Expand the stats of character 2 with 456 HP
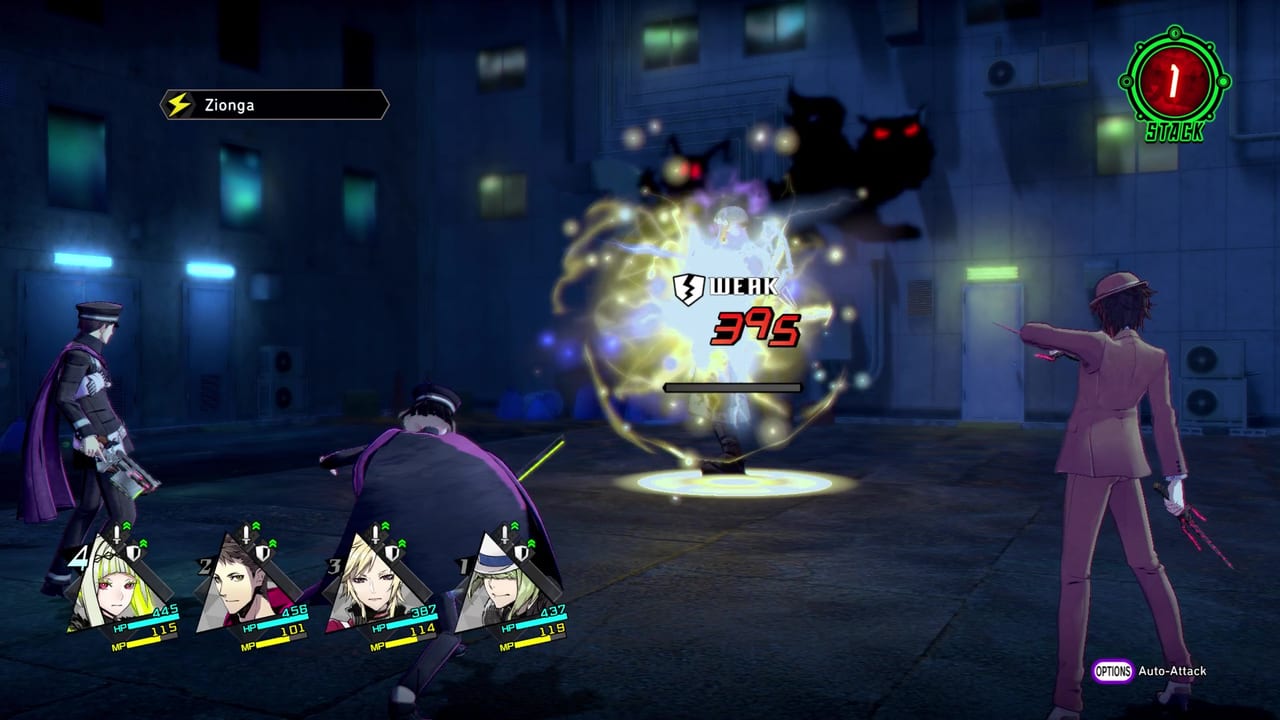This screenshot has height=720, width=1280. pyautogui.click(x=240, y=584)
